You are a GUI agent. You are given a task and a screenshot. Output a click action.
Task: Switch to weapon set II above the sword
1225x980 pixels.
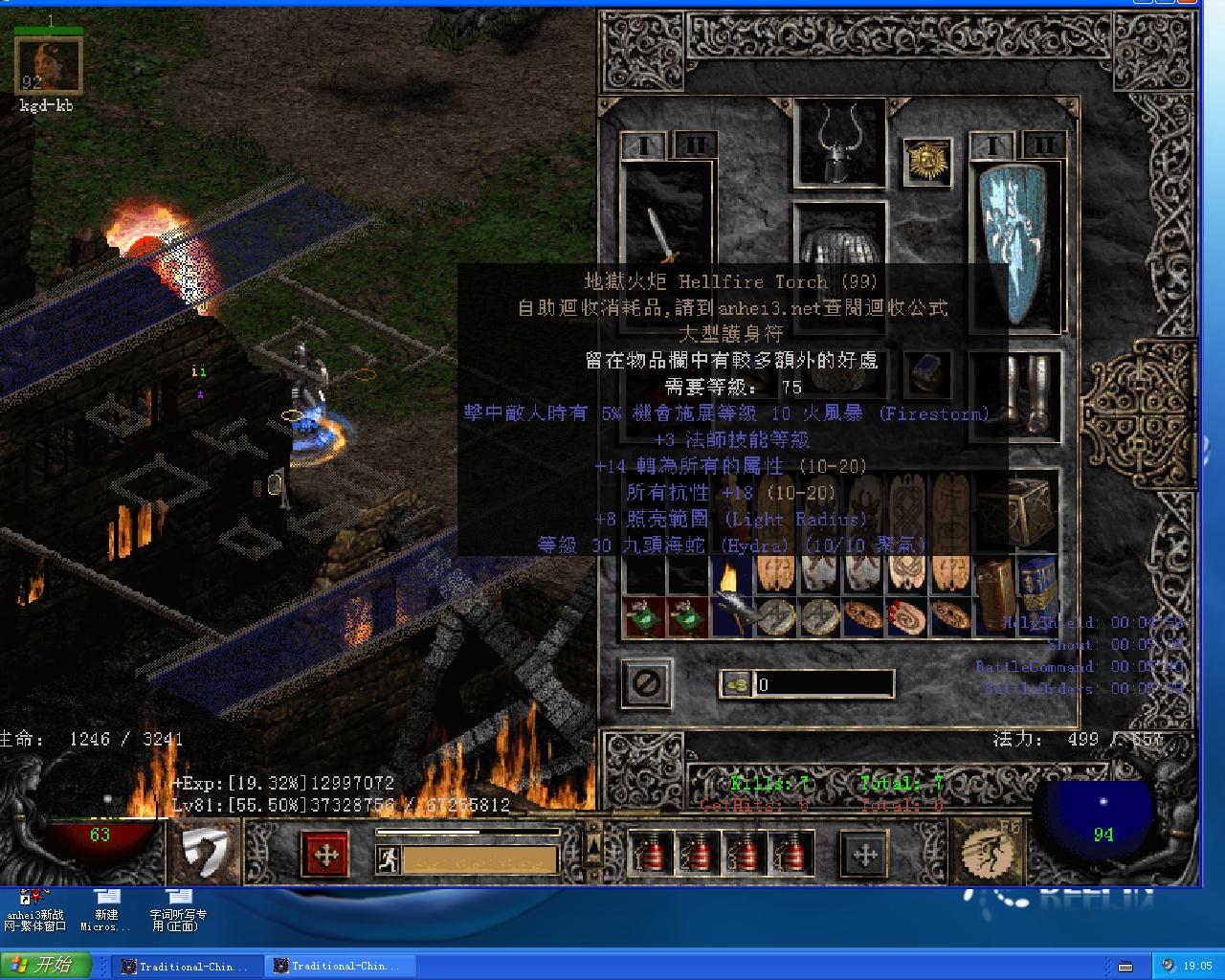pyautogui.click(x=694, y=146)
